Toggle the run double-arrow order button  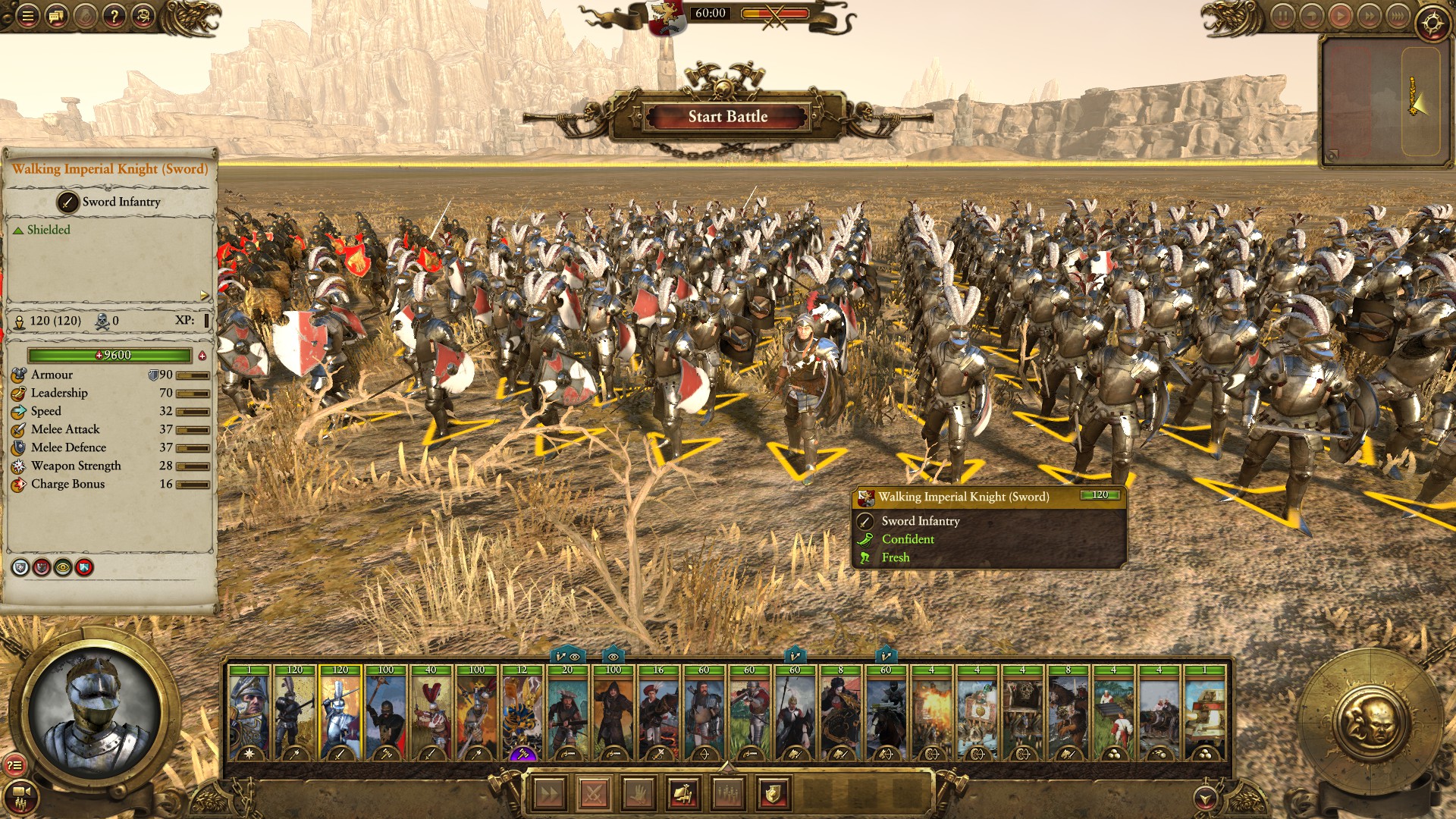tap(549, 794)
